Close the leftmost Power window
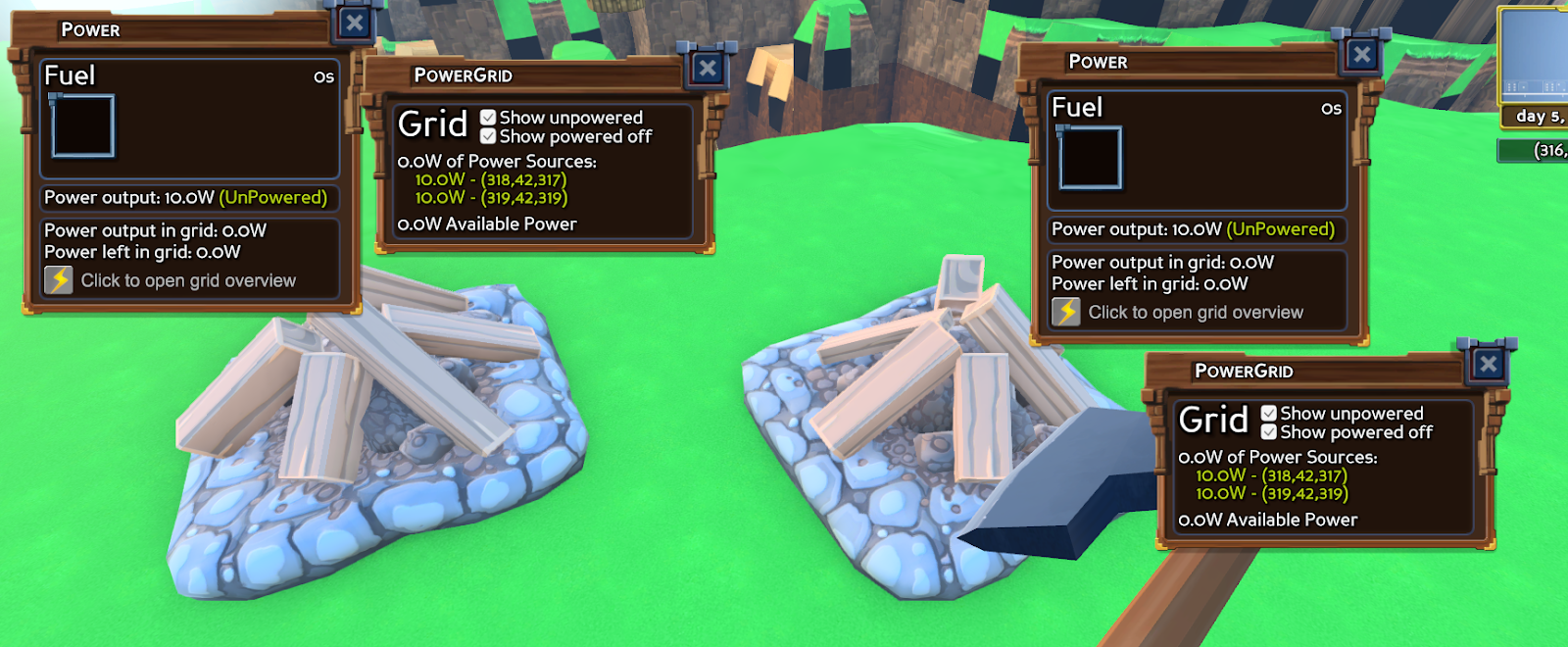The height and width of the screenshot is (647, 1568). (355, 23)
